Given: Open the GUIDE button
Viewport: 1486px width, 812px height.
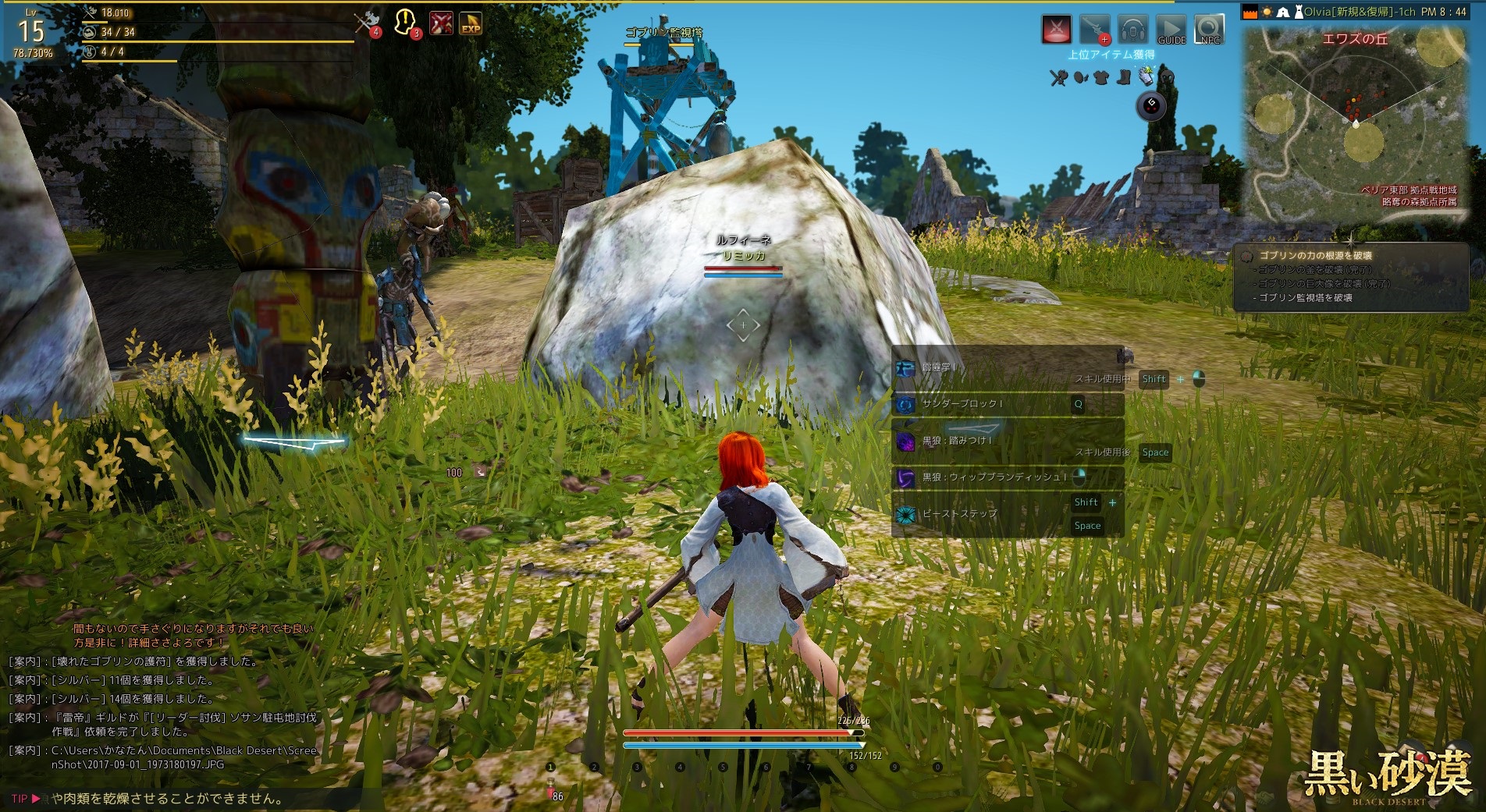Looking at the screenshot, I should point(1171,30).
